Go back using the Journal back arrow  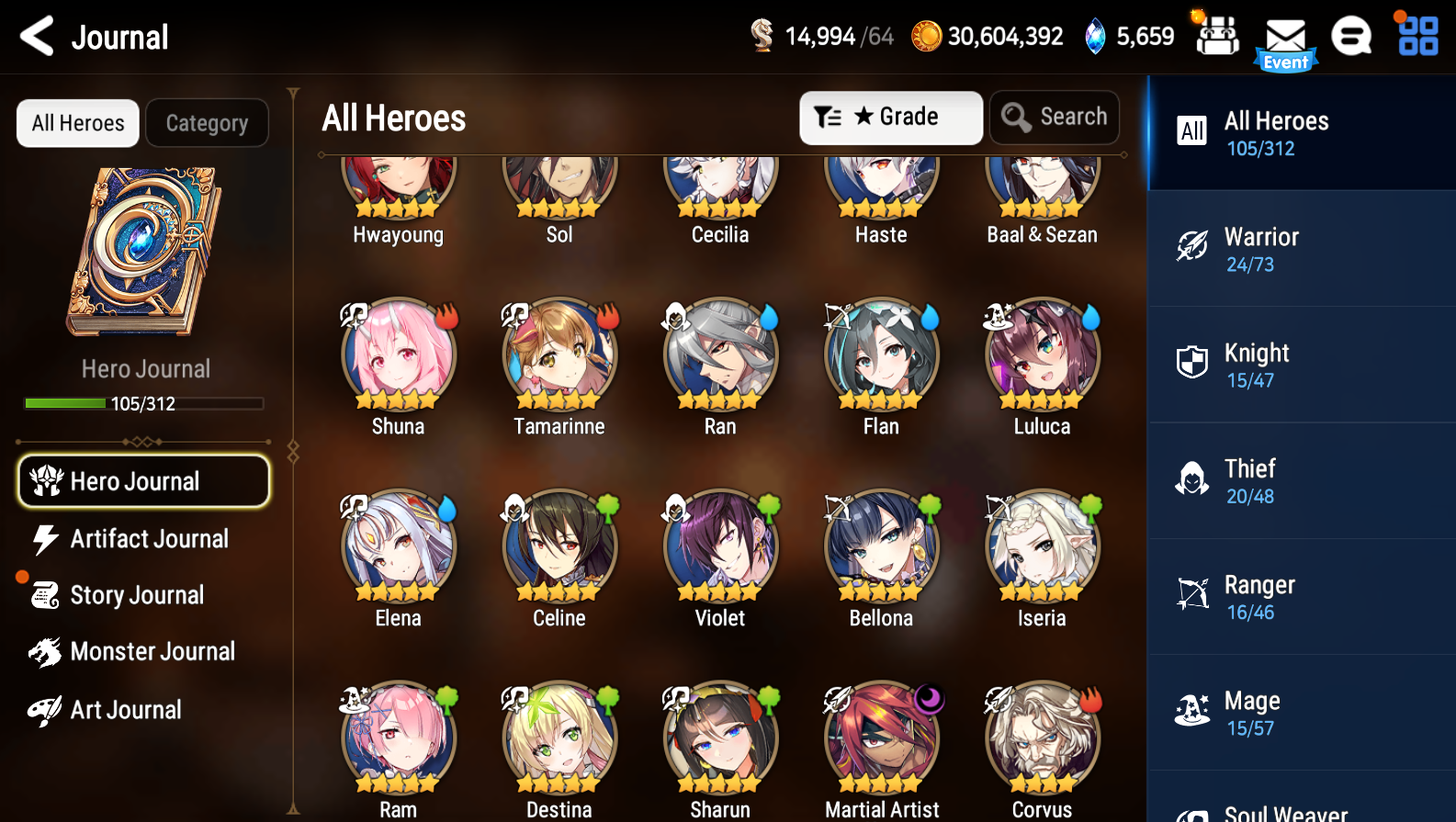[36, 36]
